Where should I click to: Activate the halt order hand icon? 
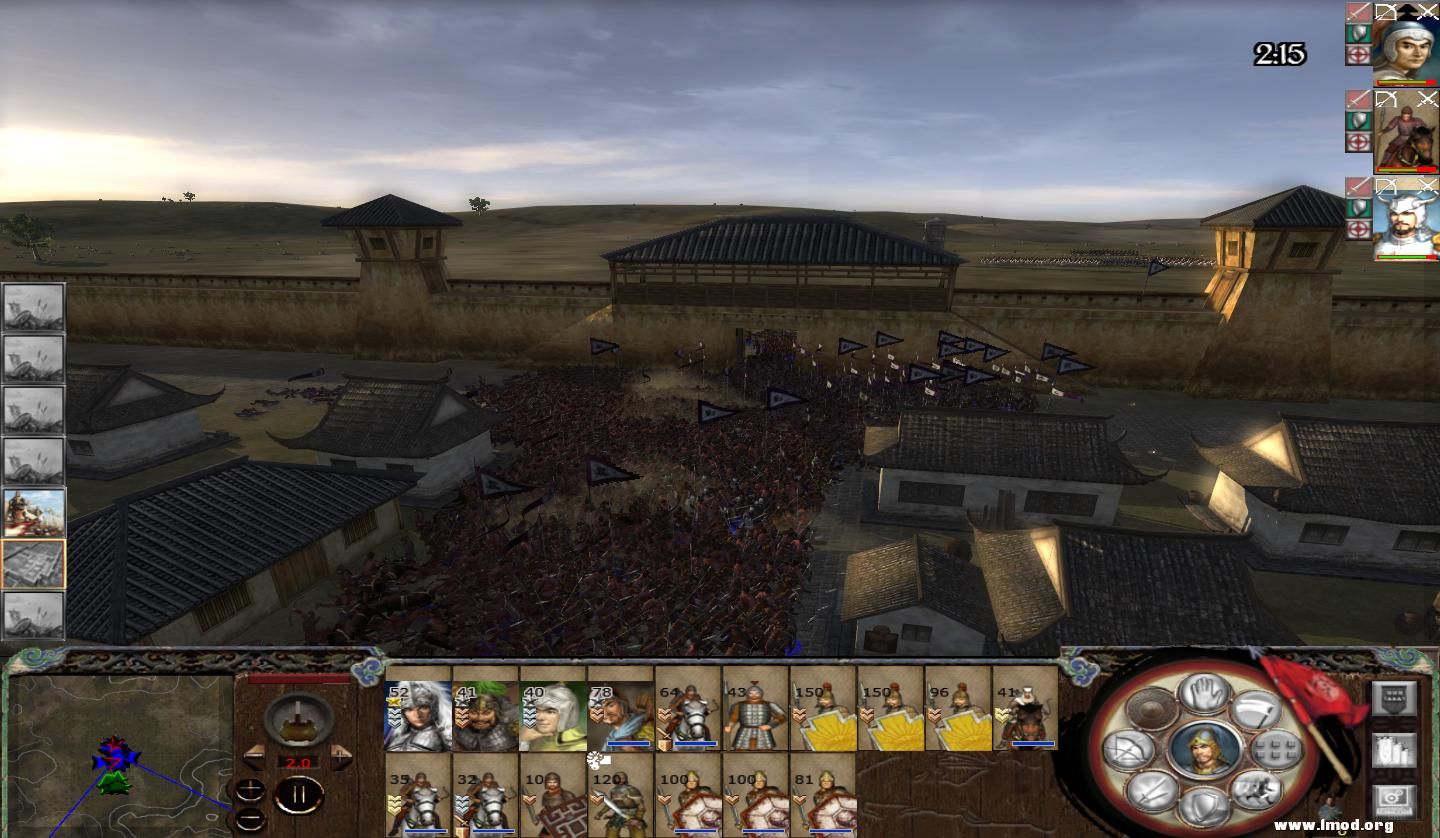point(1204,693)
